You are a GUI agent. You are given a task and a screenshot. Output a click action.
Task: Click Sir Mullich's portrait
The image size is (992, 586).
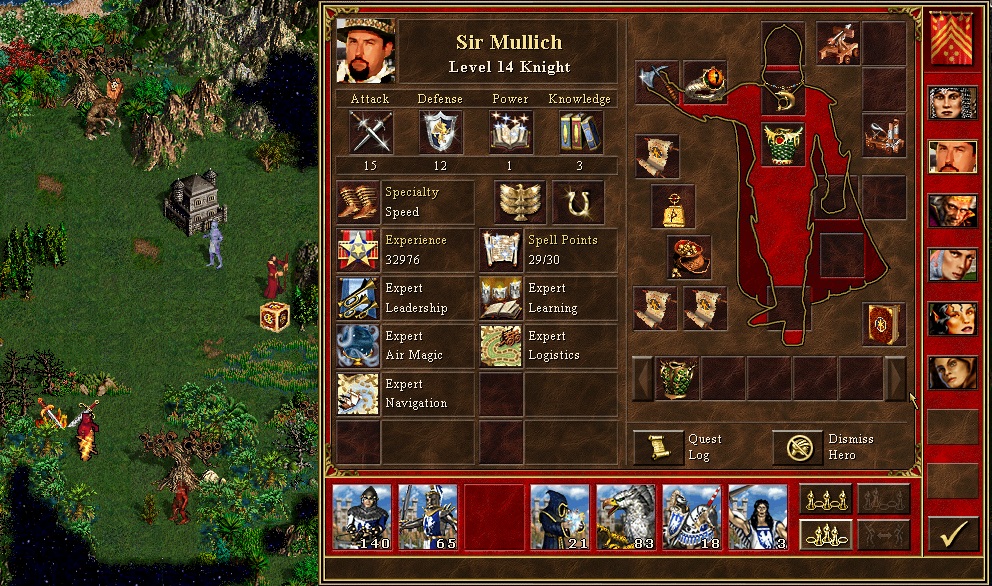point(365,50)
